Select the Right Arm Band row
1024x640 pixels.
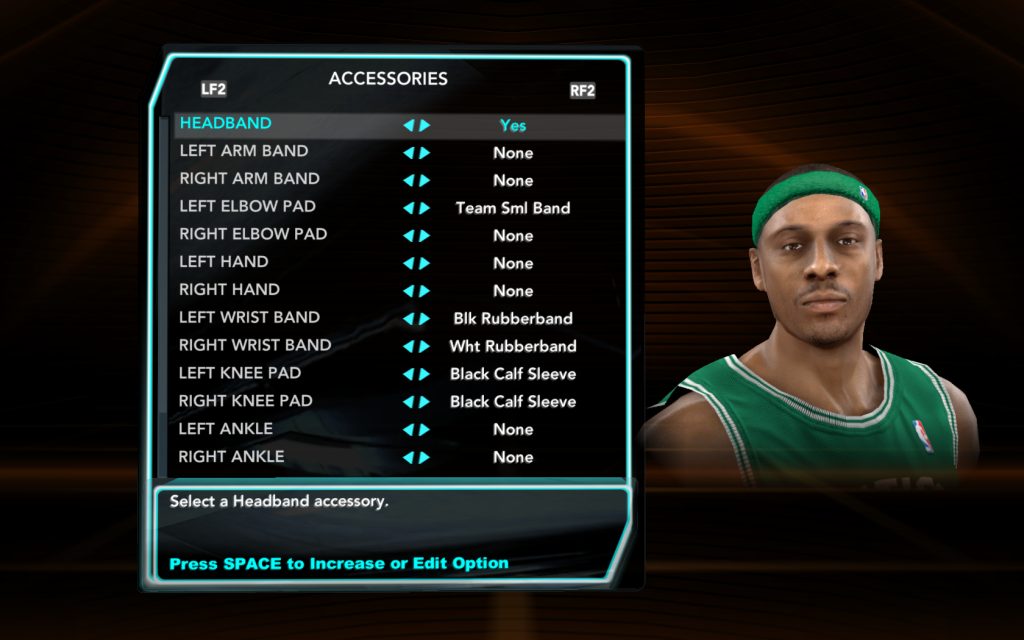pyautogui.click(x=249, y=179)
